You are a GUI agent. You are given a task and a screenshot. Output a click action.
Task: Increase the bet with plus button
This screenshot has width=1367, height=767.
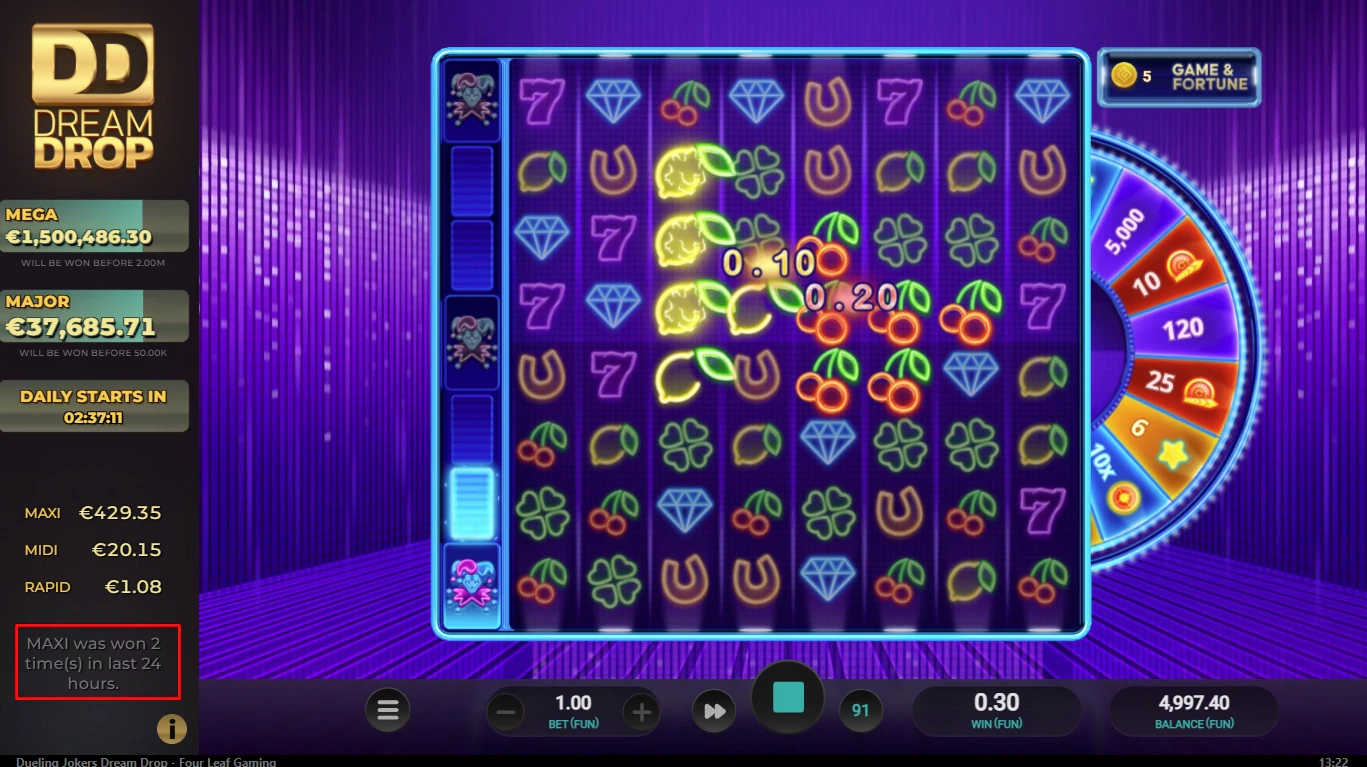(x=641, y=710)
